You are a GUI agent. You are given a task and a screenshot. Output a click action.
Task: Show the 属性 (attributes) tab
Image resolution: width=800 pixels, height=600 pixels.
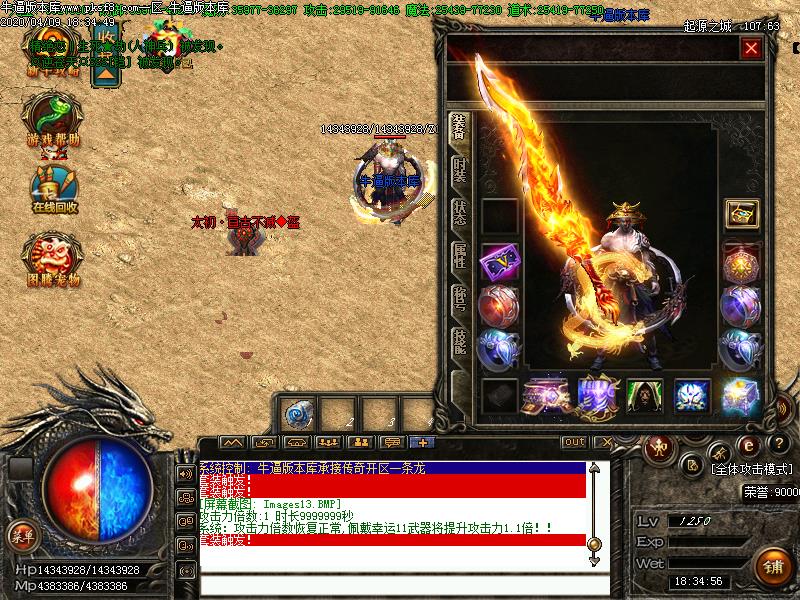pos(459,257)
